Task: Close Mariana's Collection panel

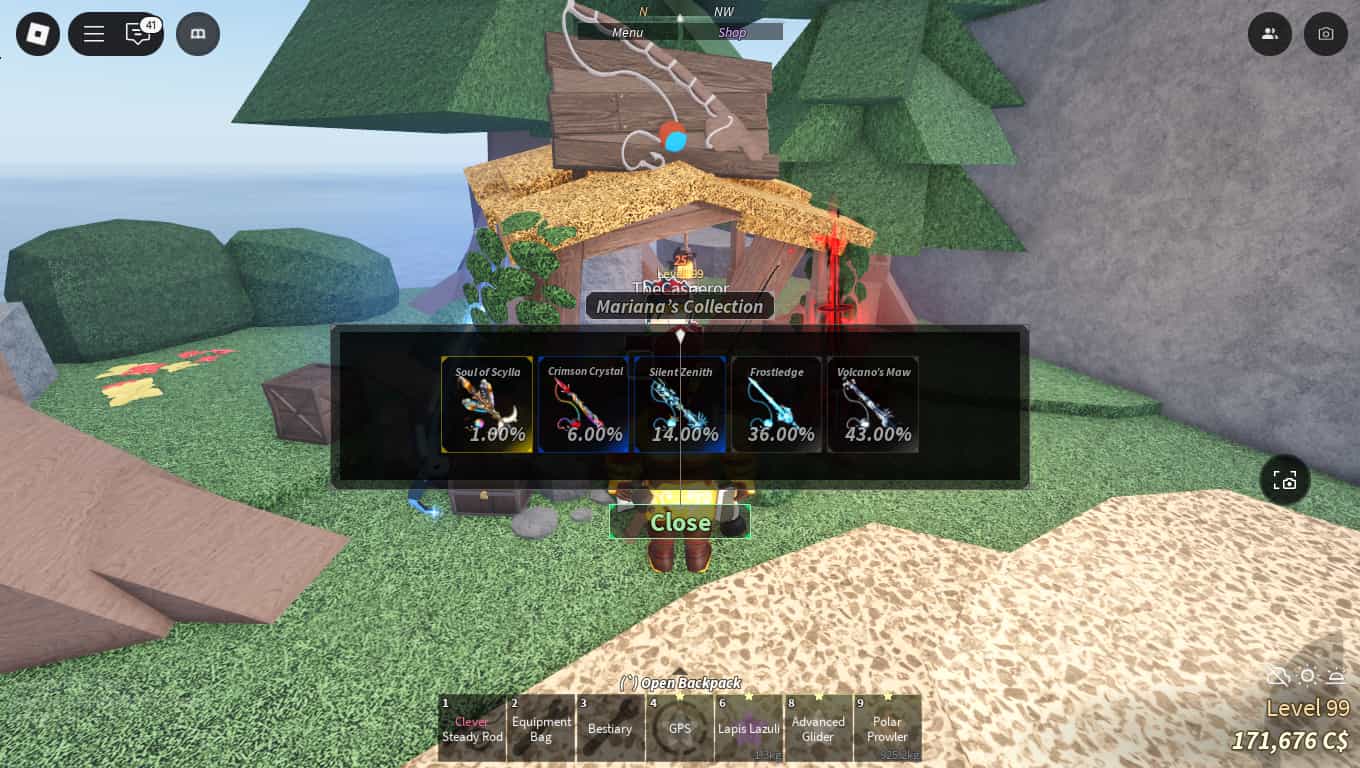Action: pyautogui.click(x=680, y=521)
